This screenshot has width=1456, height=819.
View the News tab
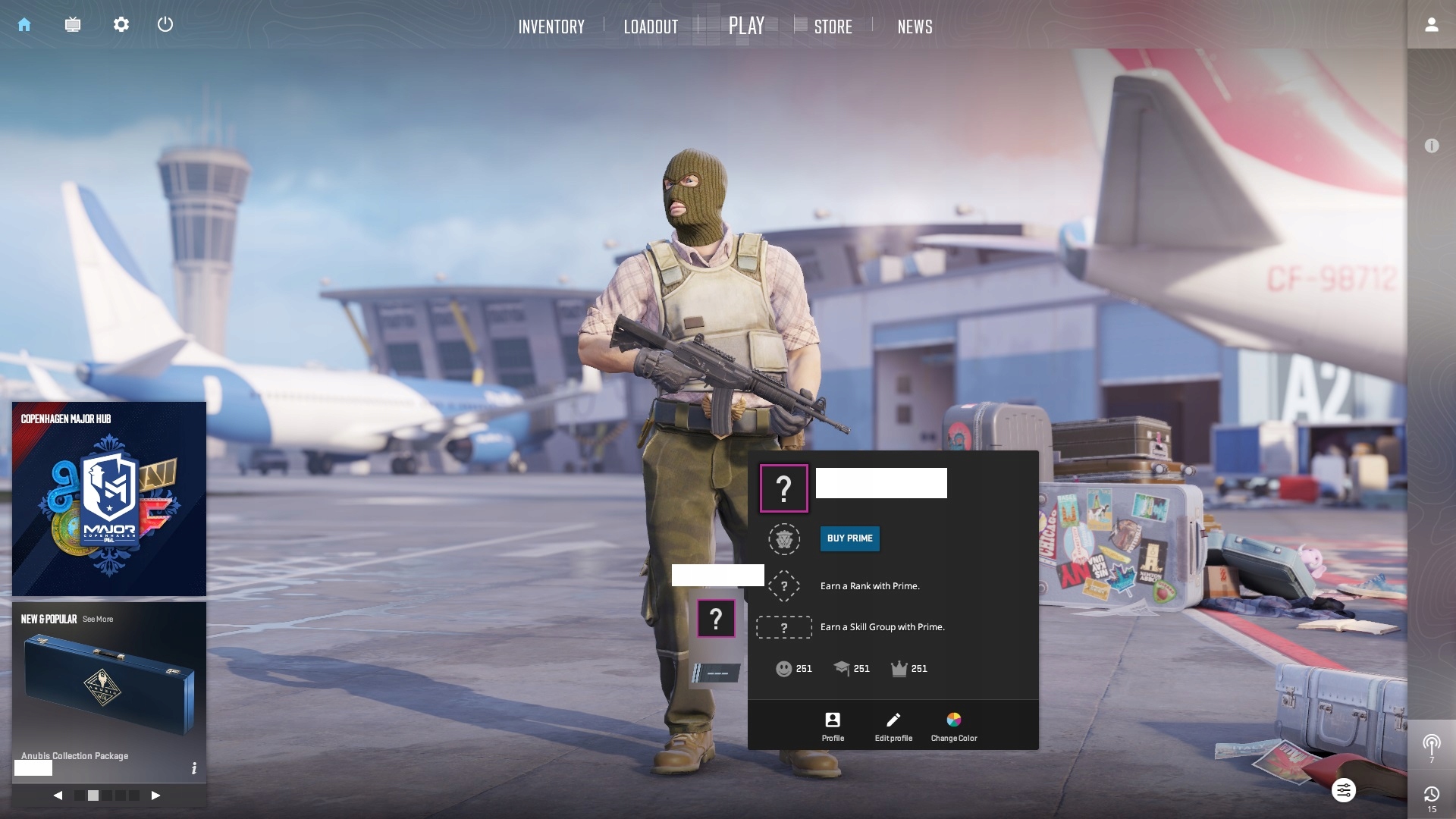[x=915, y=27]
